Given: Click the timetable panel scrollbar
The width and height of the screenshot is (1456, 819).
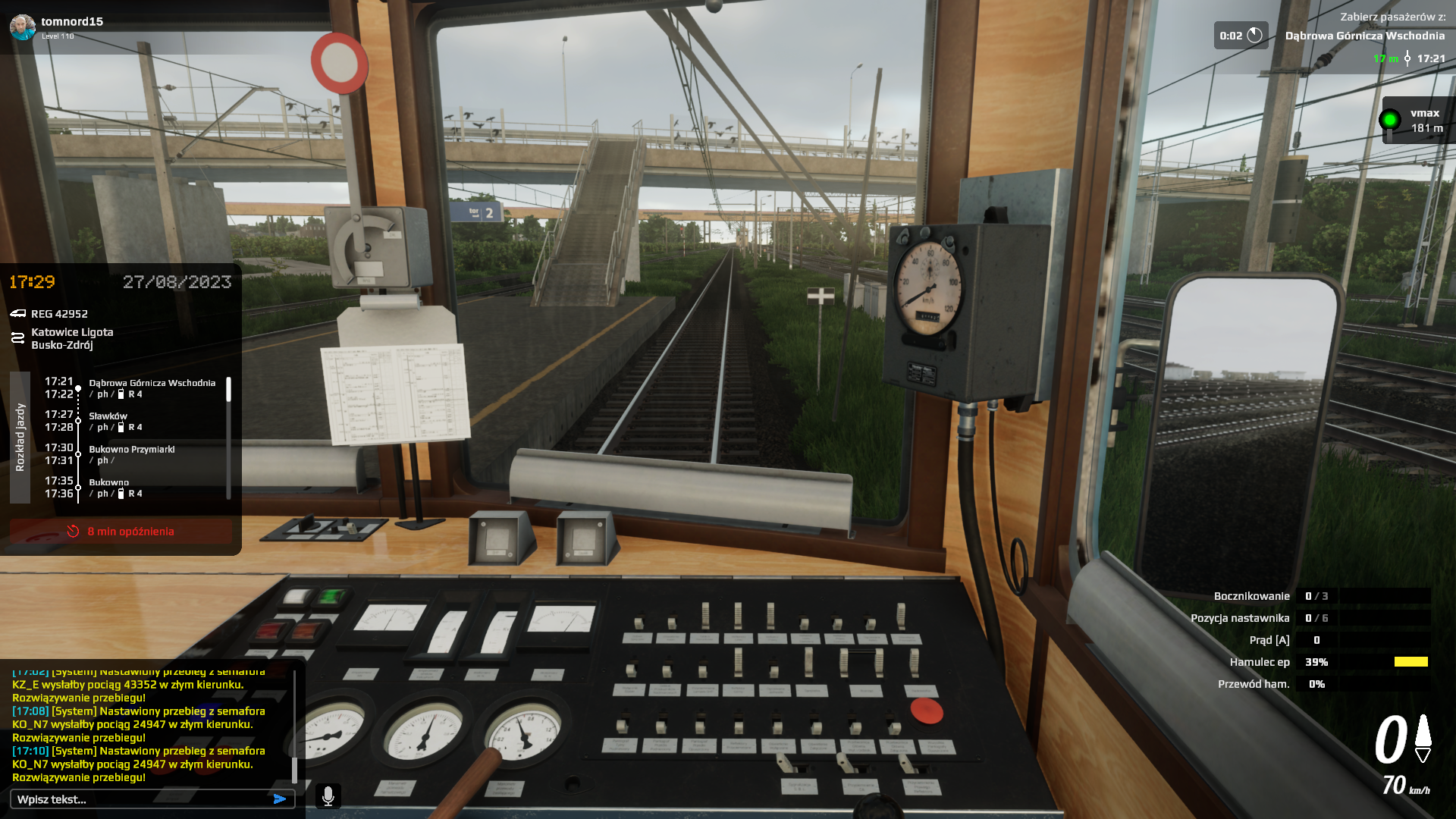Looking at the screenshot, I should (x=228, y=390).
